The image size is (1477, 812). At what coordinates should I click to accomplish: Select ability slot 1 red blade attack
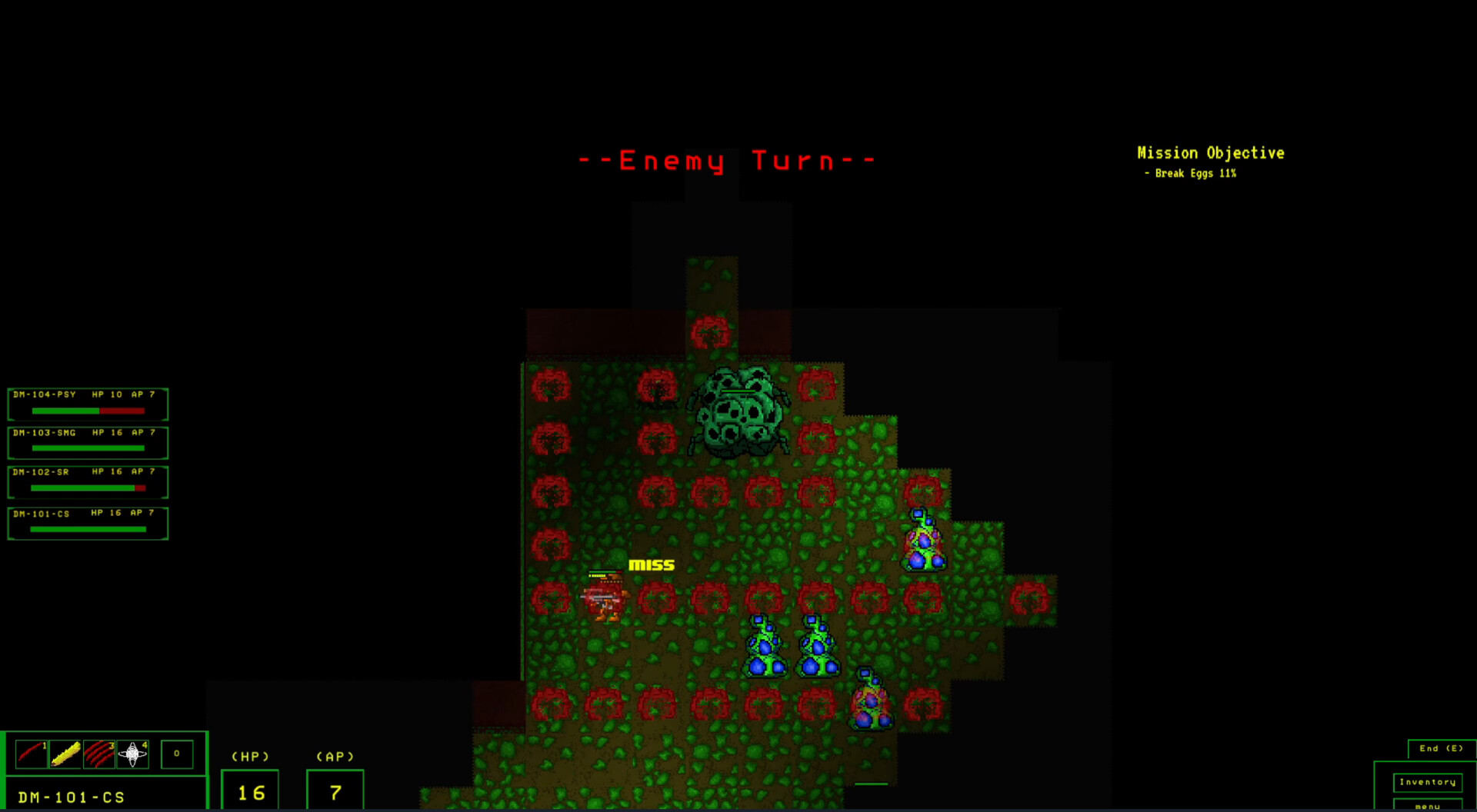(x=31, y=754)
